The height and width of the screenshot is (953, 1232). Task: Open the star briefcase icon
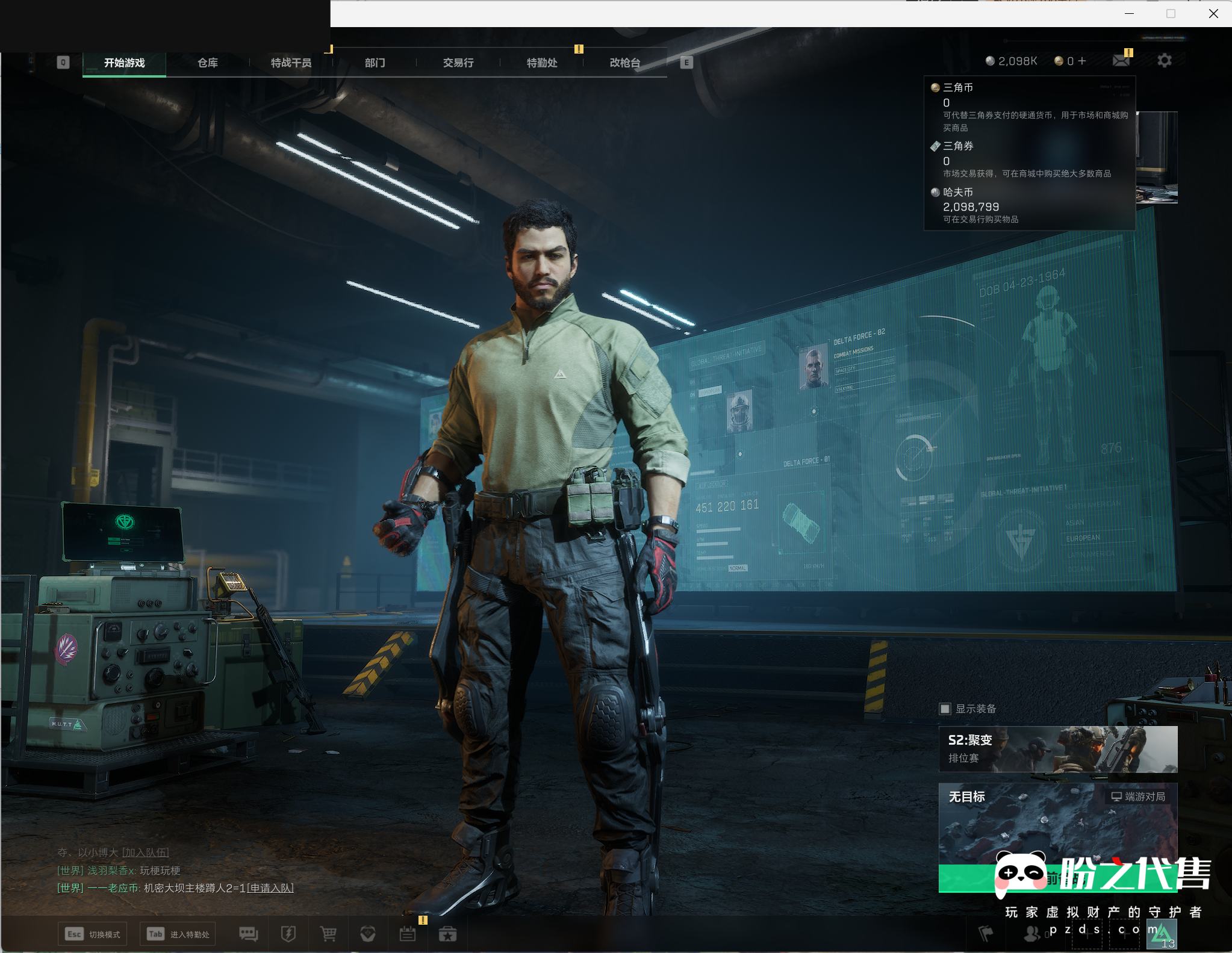pyautogui.click(x=447, y=934)
